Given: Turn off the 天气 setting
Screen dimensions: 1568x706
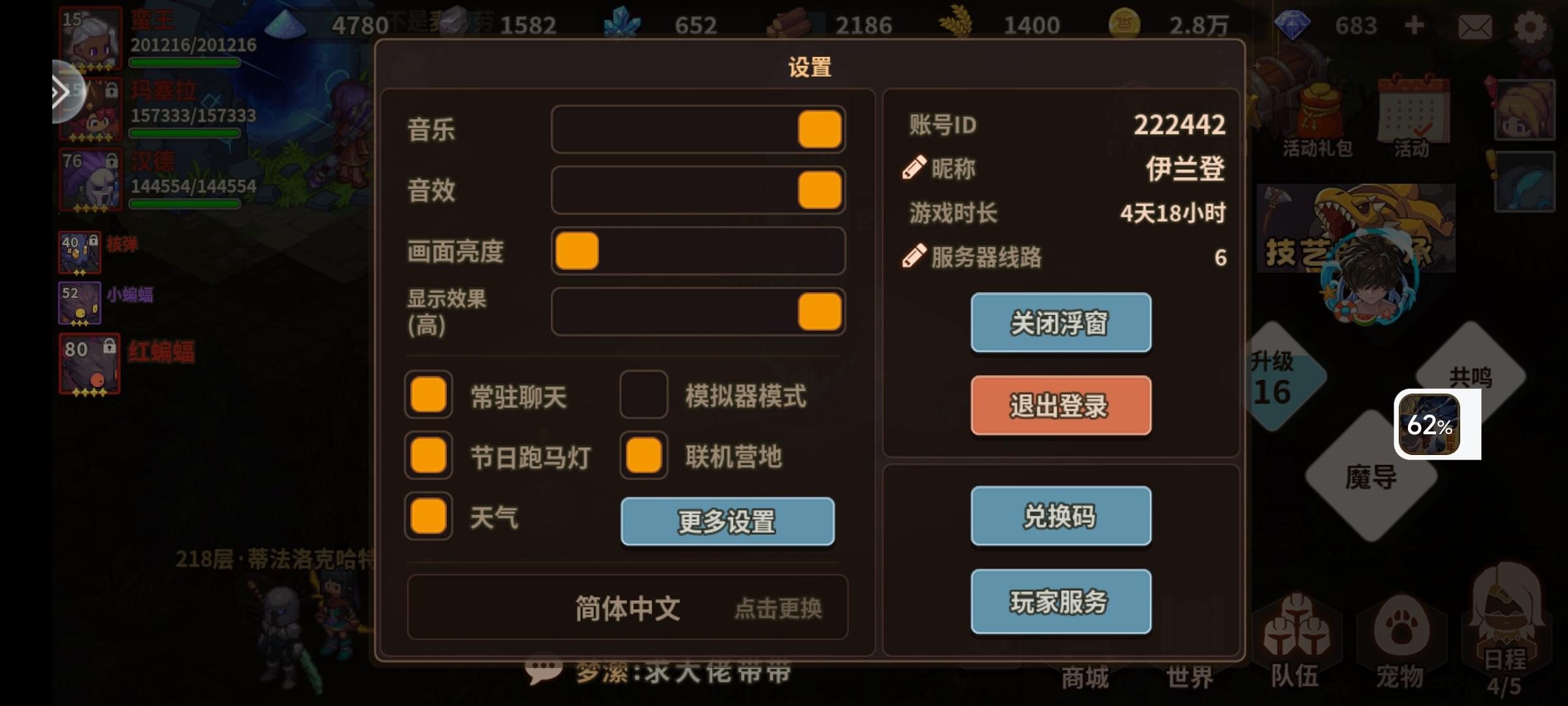Looking at the screenshot, I should (x=428, y=518).
